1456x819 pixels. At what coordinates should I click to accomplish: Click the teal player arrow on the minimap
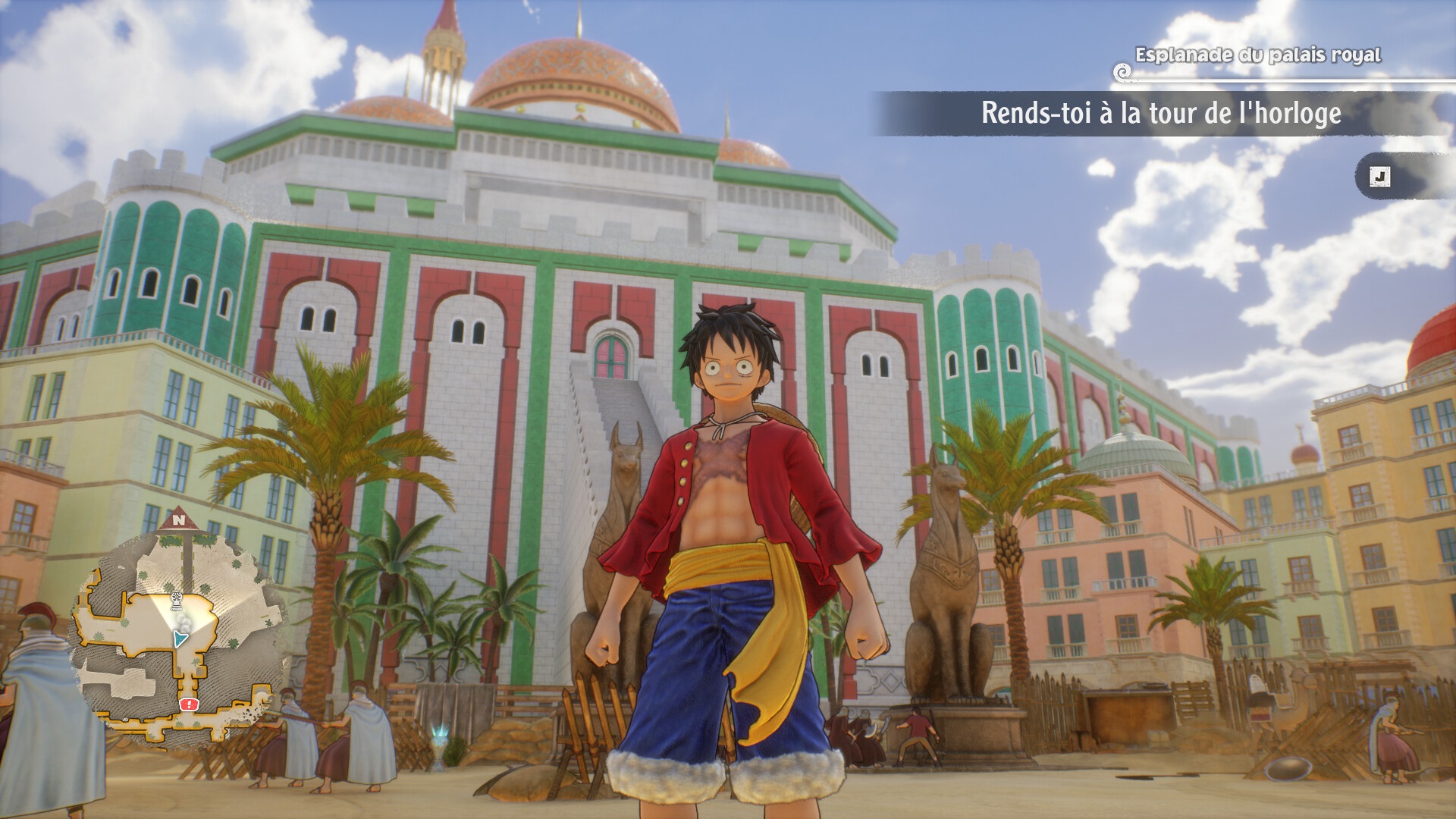[x=180, y=637]
